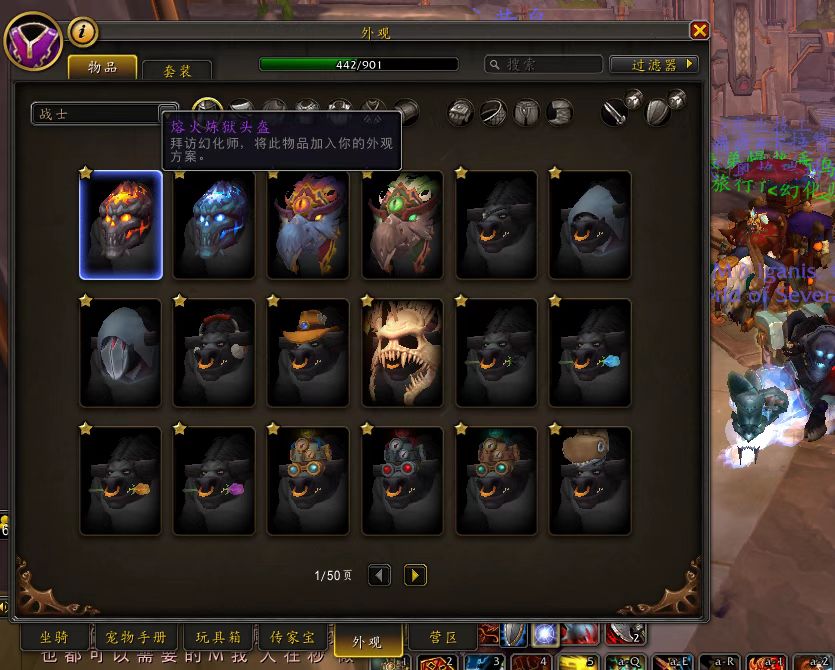Open the 战士 class dropdown
Image resolution: width=835 pixels, height=670 pixels.
104,114
